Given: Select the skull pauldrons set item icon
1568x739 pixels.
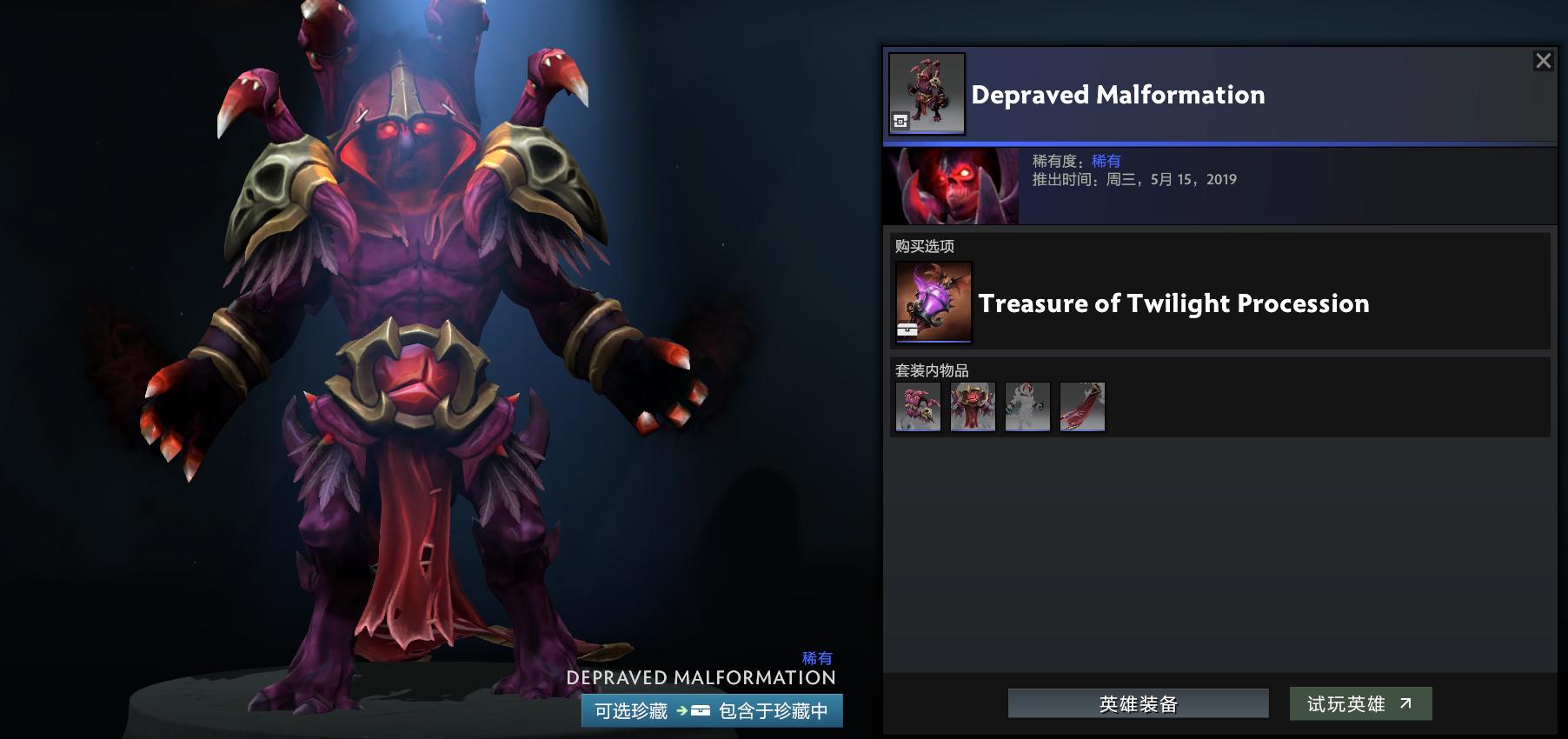Looking at the screenshot, I should coord(918,406).
